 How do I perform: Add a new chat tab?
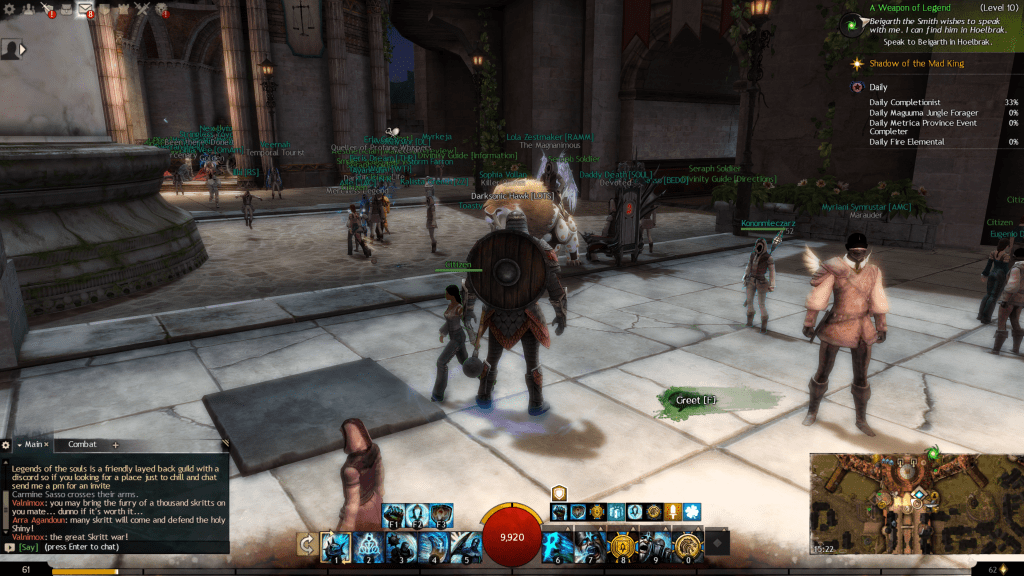pos(115,444)
